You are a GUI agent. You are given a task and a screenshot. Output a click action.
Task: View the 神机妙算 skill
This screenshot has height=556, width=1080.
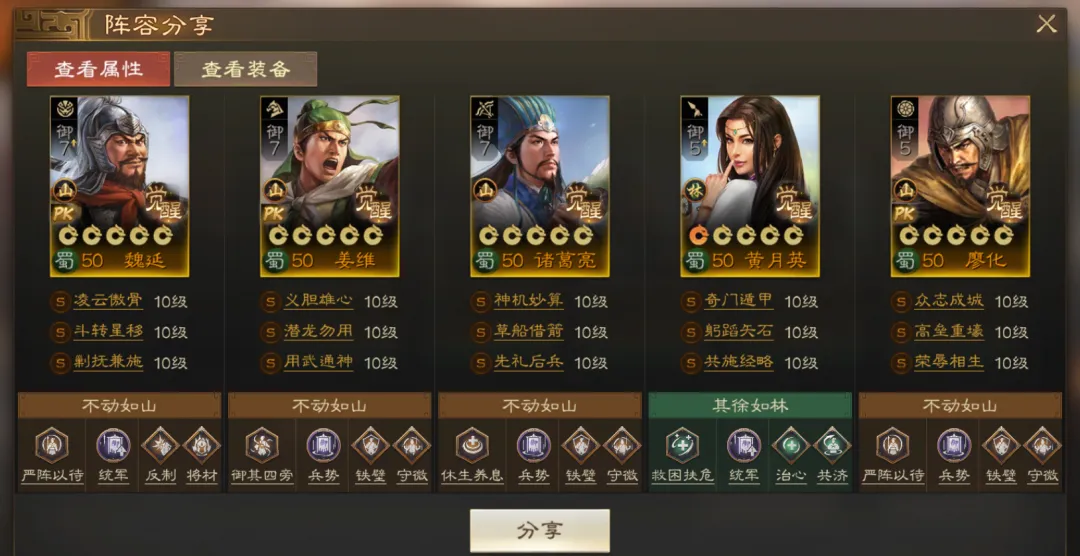point(528,301)
